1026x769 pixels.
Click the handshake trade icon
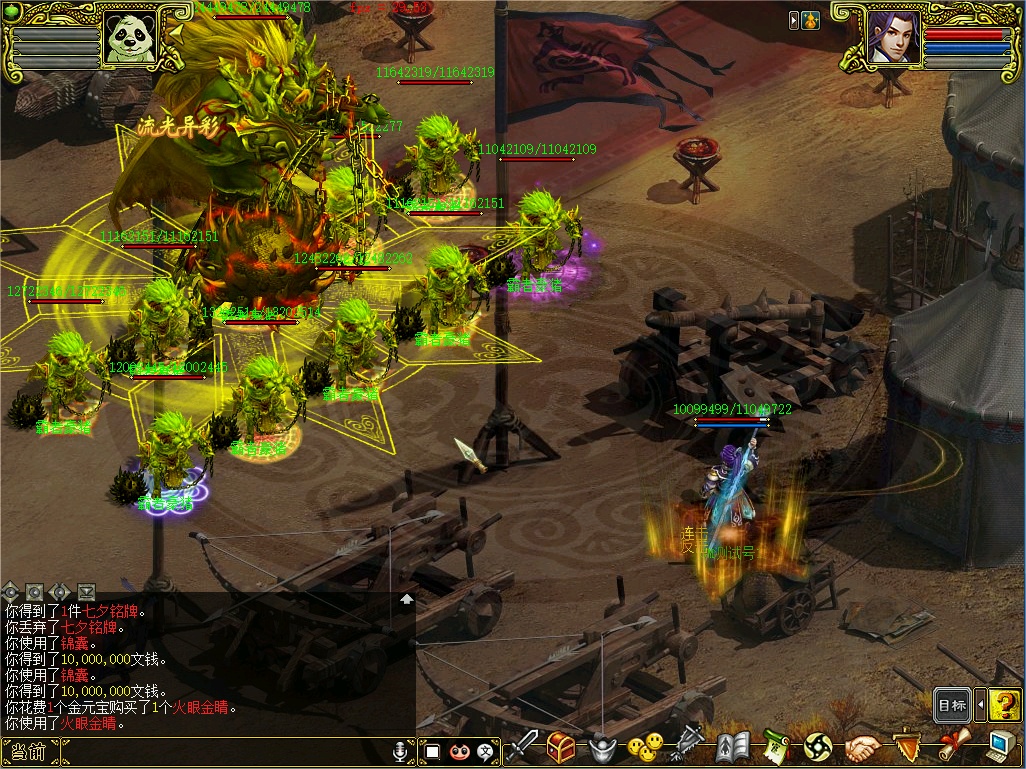tap(863, 746)
